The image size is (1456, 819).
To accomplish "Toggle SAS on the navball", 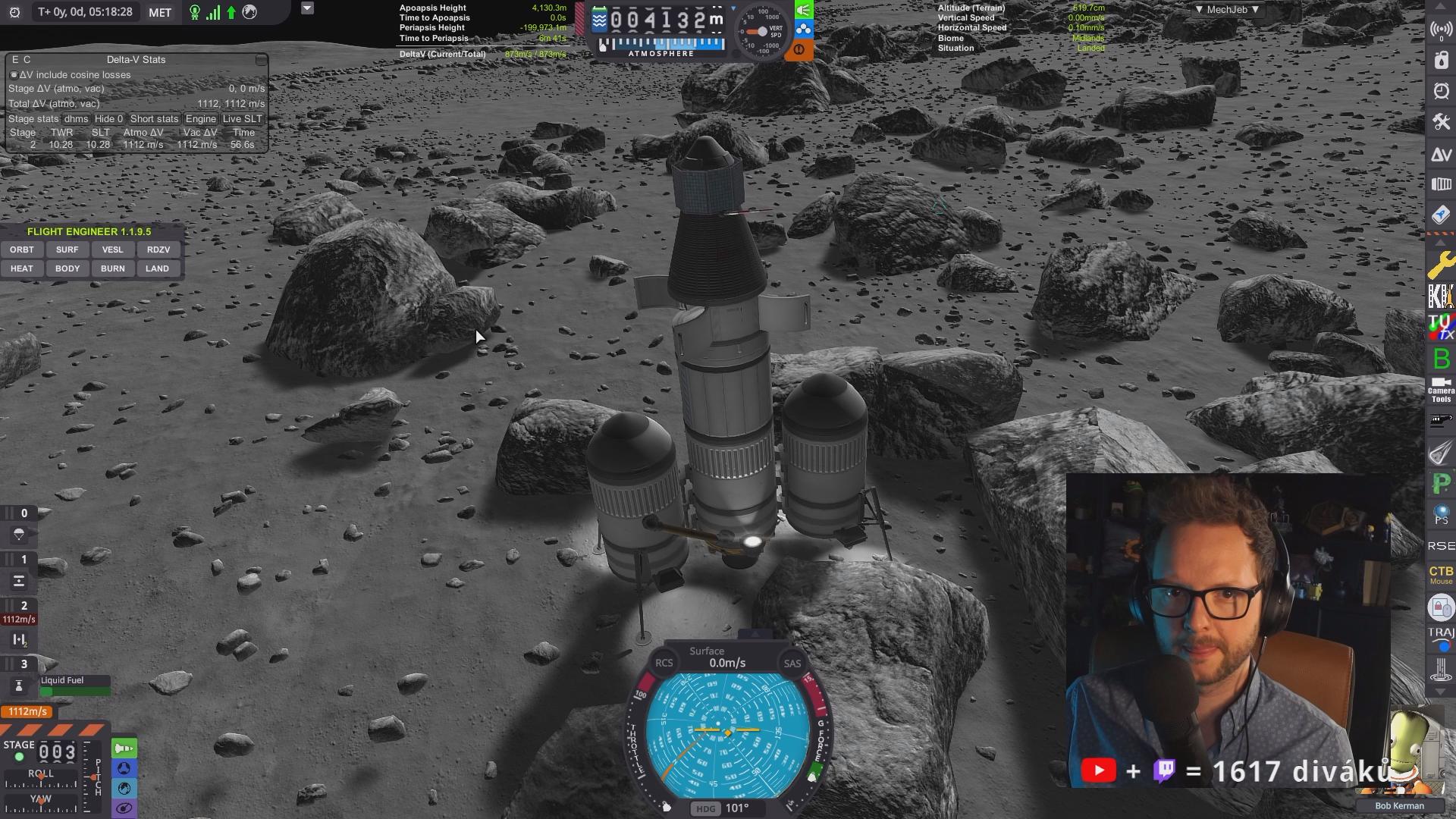I will click(792, 664).
